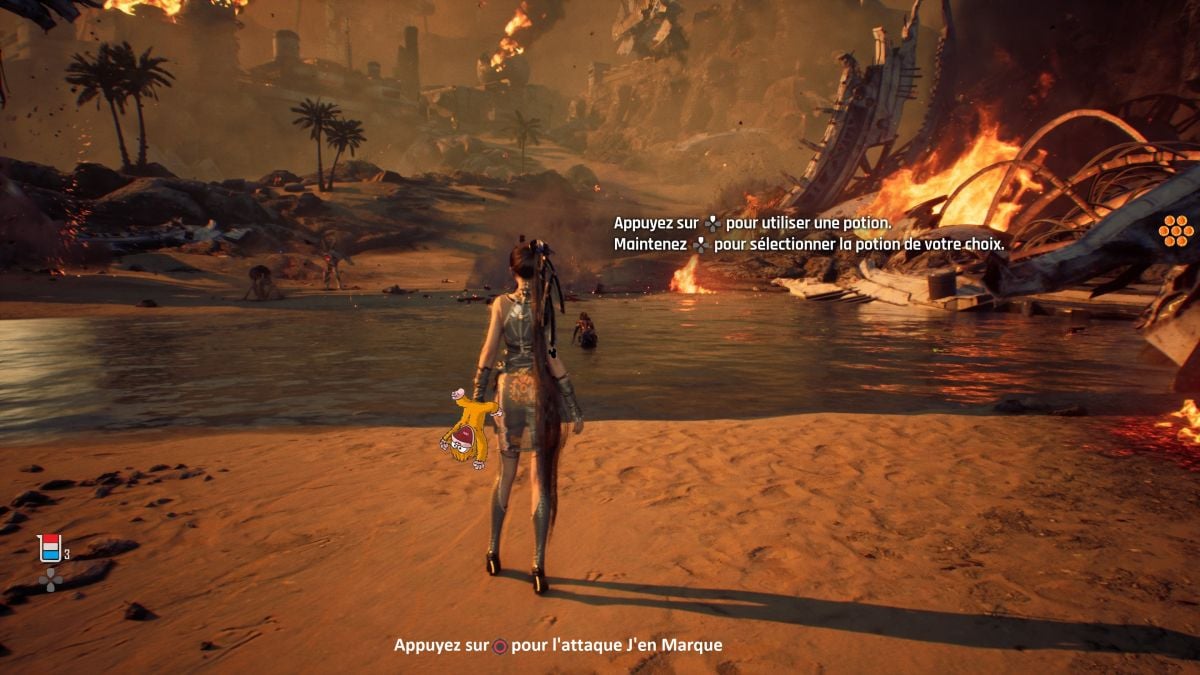Click the orange dot cluster icon

[x=1176, y=230]
